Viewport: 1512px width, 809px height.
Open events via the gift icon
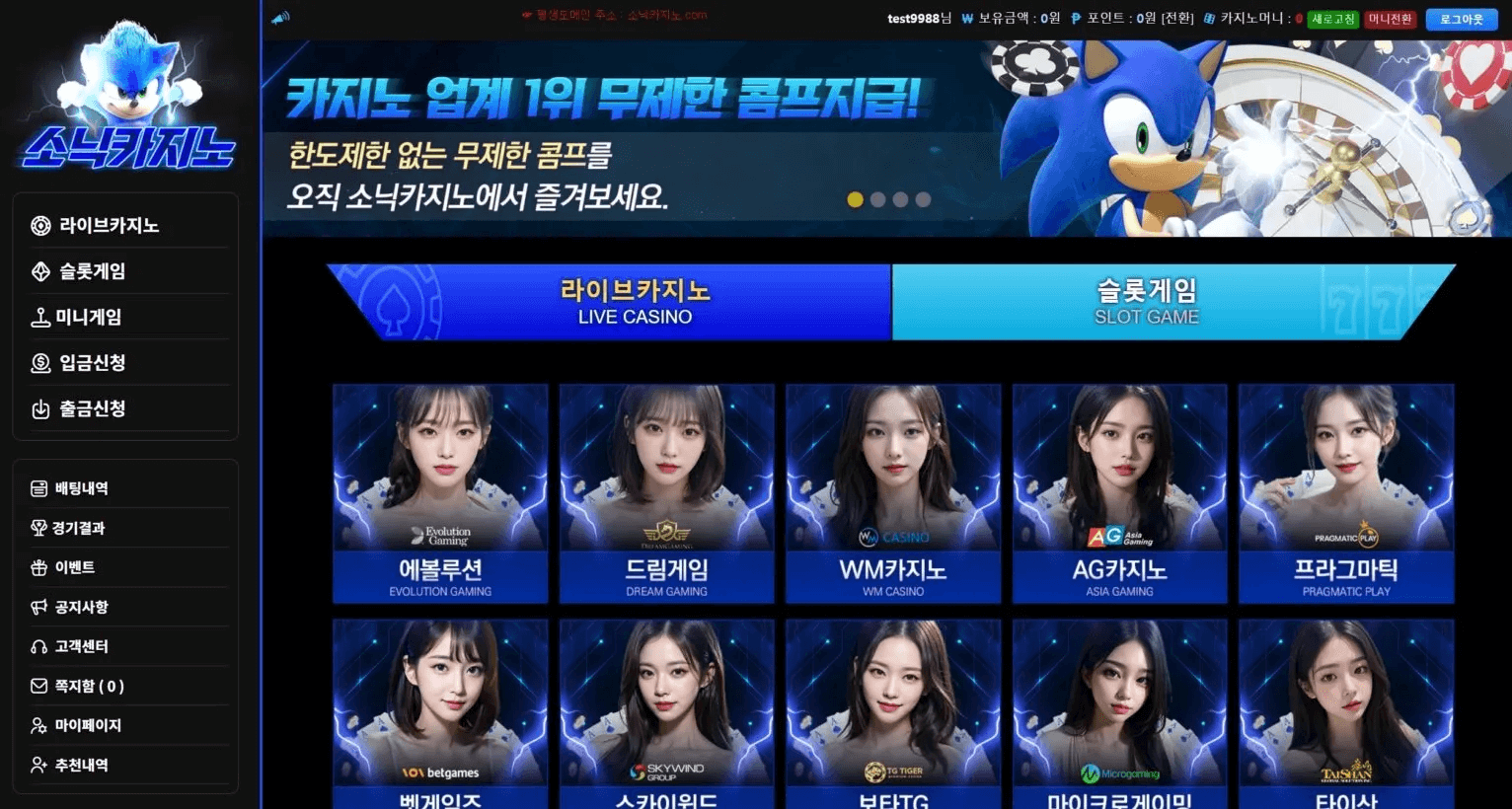click(38, 566)
